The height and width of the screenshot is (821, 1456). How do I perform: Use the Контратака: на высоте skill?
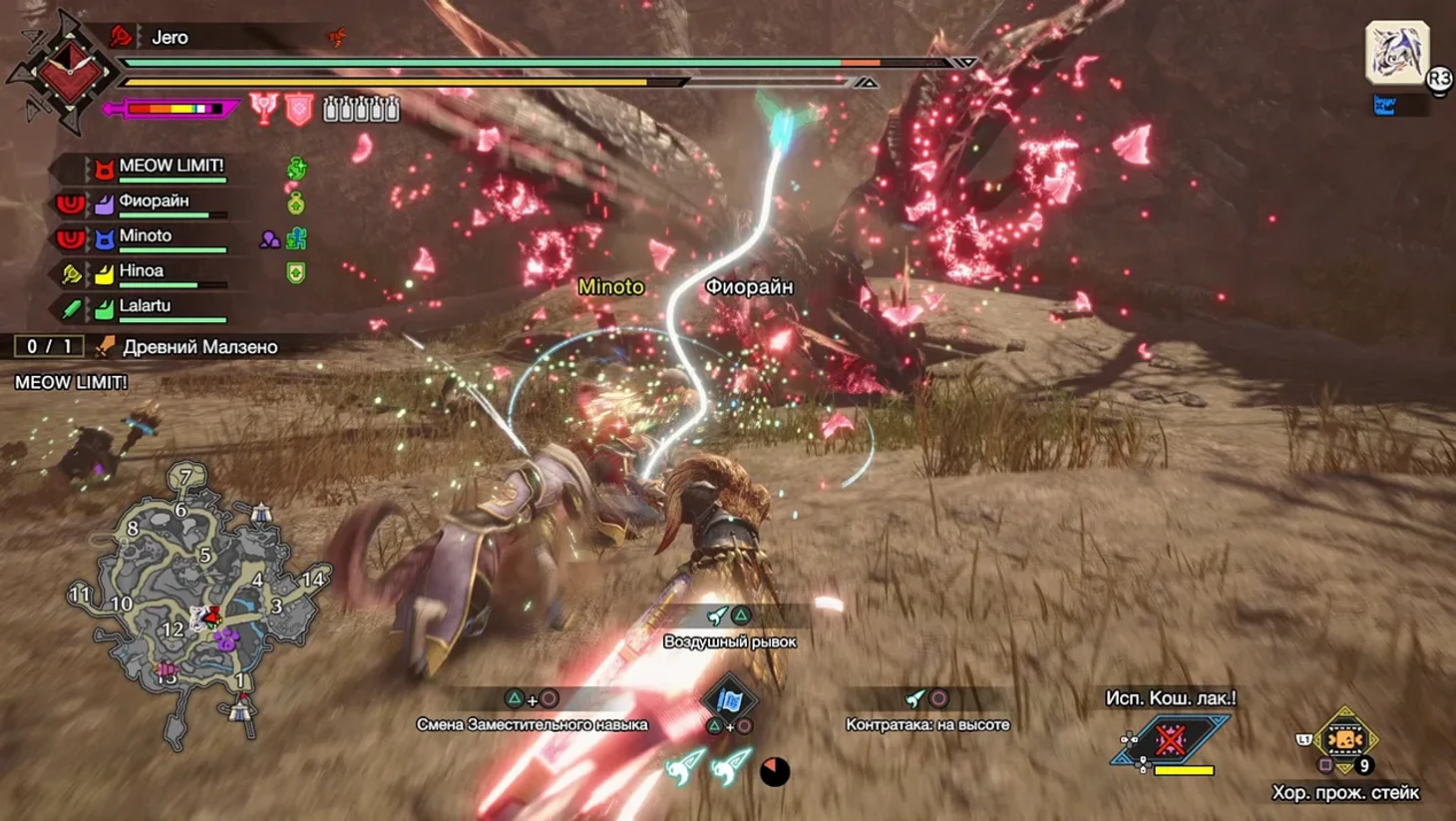926,711
